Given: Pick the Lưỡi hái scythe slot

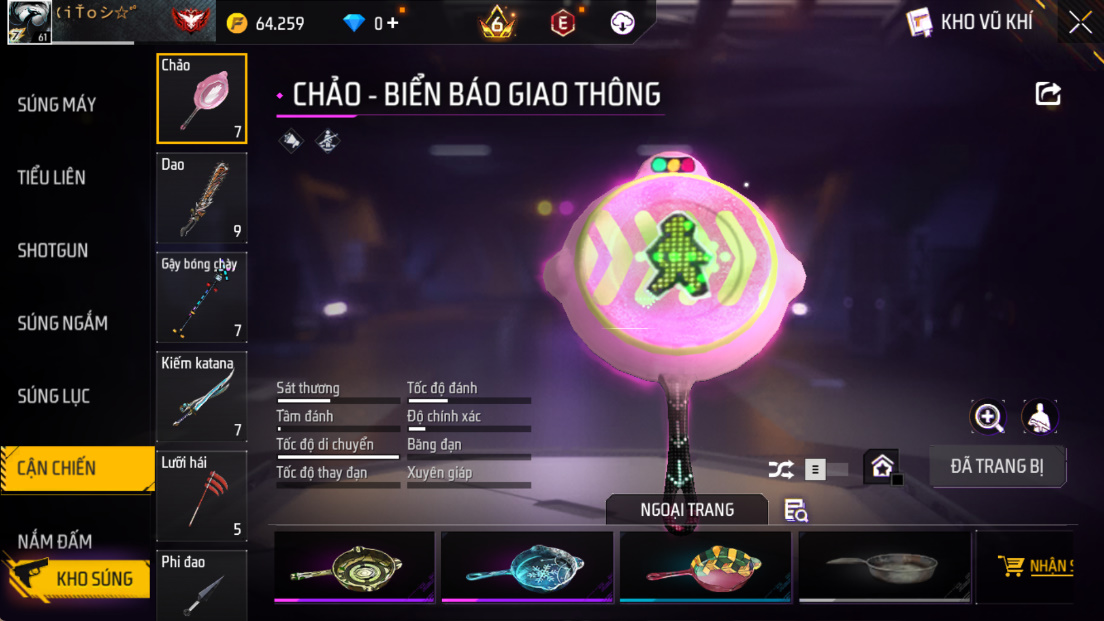Looking at the screenshot, I should [202, 495].
